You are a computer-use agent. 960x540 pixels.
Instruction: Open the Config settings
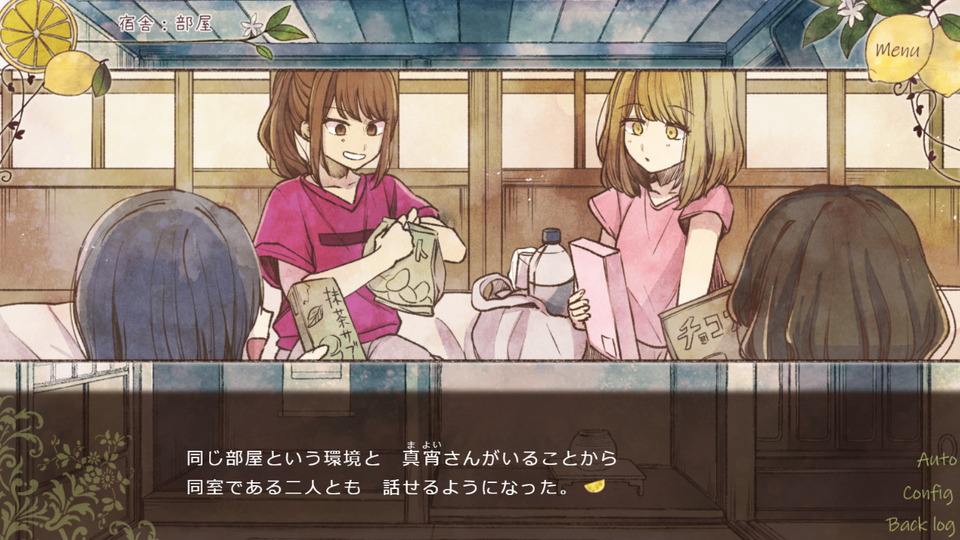coord(927,493)
